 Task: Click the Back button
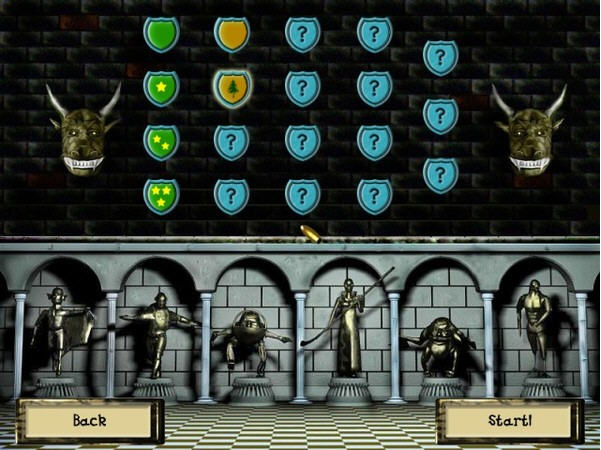tap(90, 421)
